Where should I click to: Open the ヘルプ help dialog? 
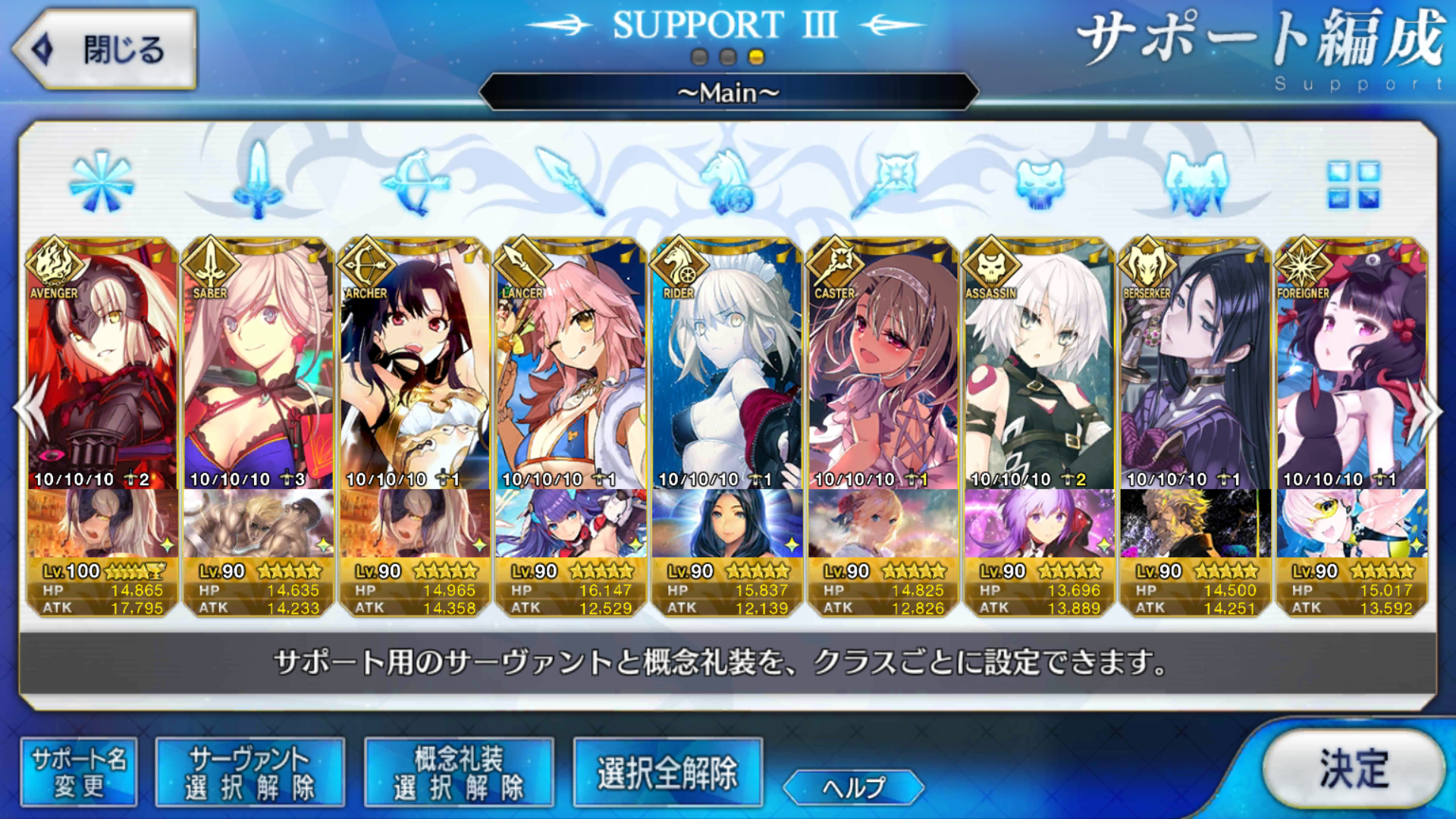pyautogui.click(x=853, y=787)
